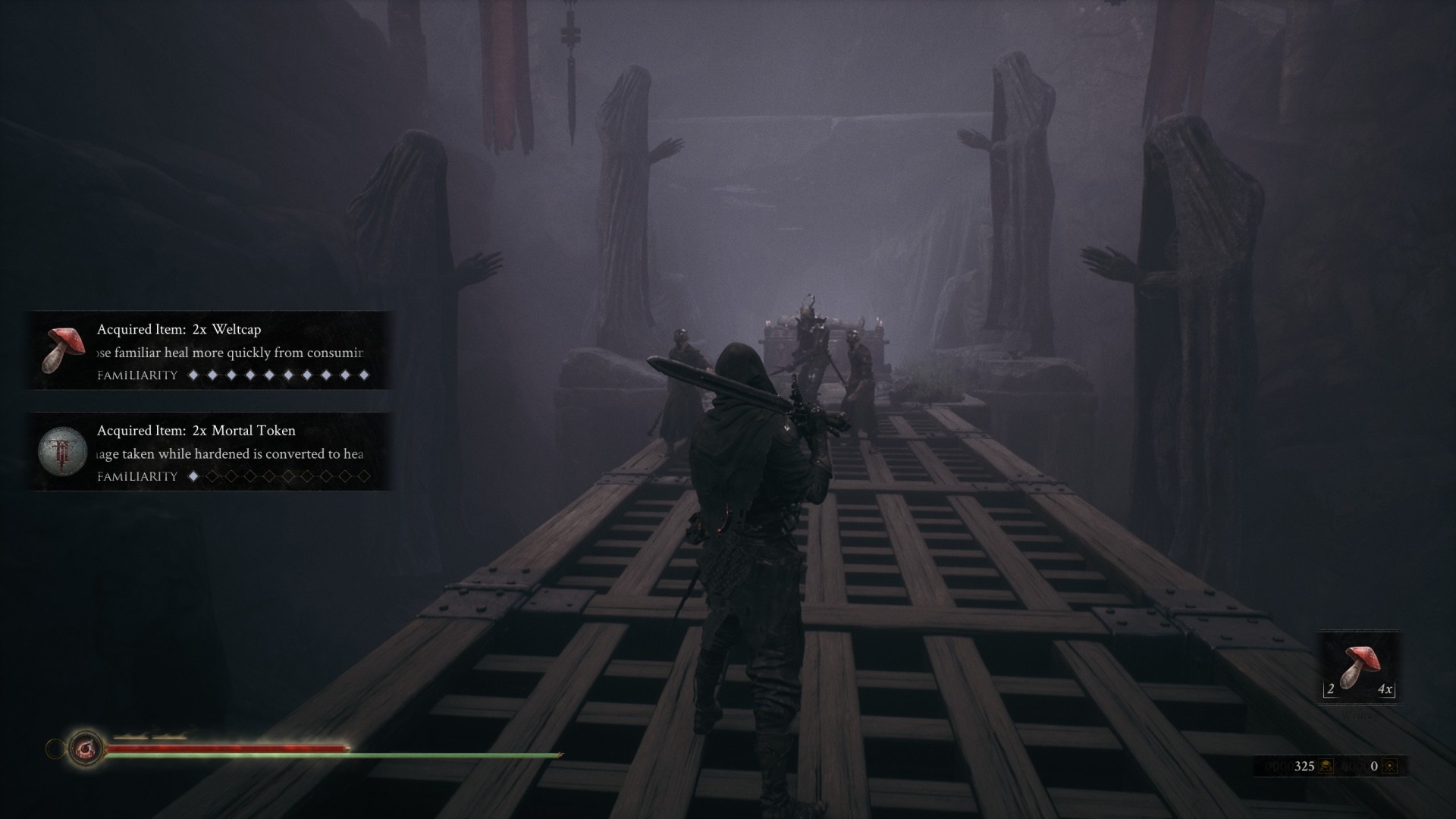Click the round shell emblem beside health bar
The height and width of the screenshot is (819, 1456).
85,749
